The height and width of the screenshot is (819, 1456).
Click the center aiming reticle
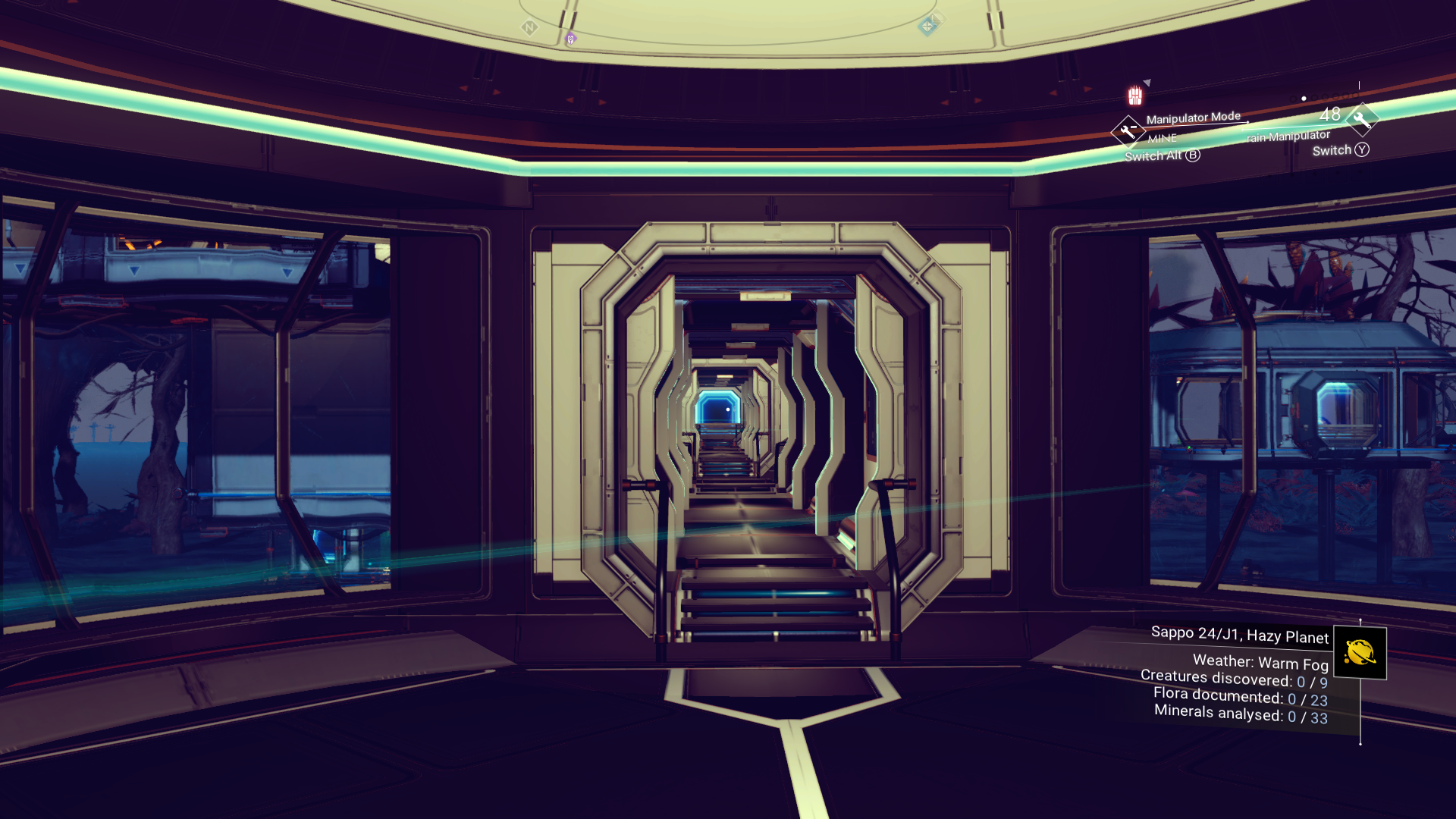[x=728, y=409]
